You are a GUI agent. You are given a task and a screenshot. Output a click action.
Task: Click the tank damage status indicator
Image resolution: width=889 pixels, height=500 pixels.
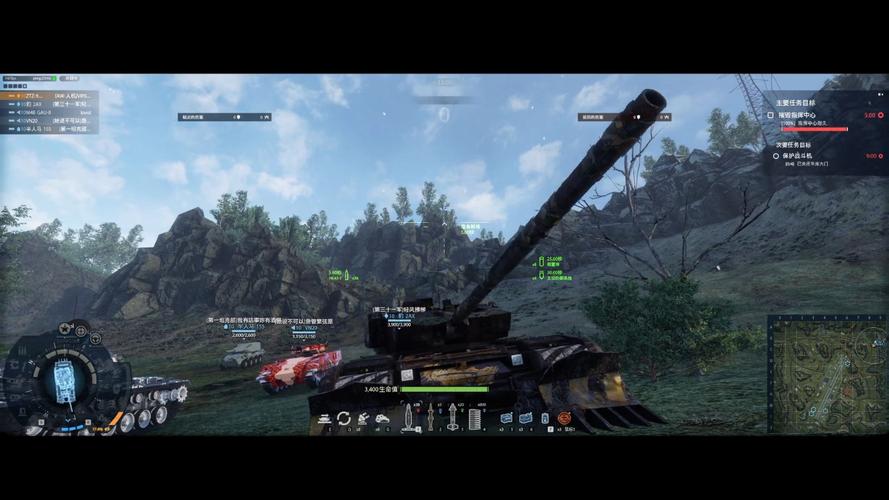tap(65, 381)
